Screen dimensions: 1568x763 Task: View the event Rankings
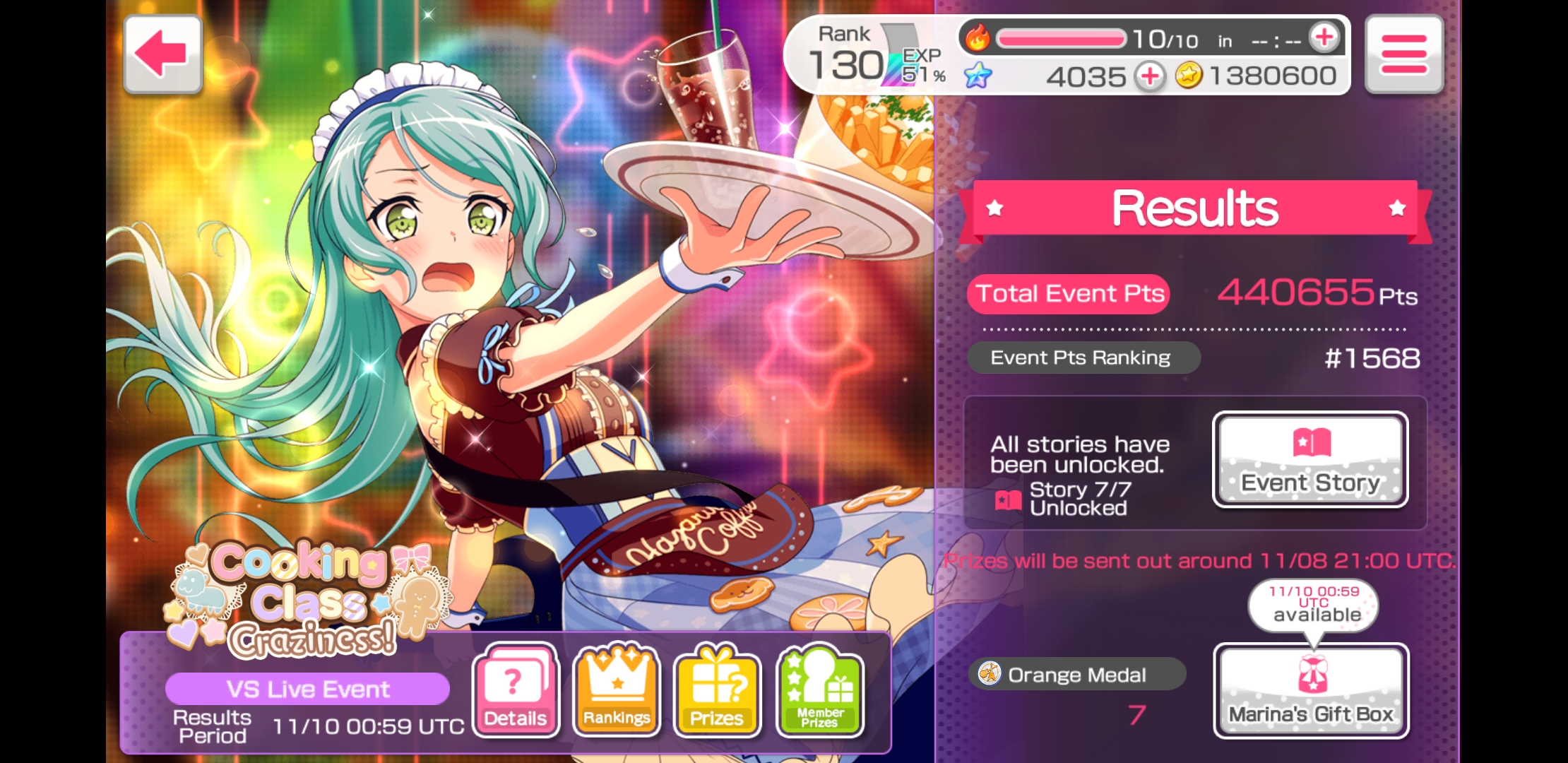[617, 690]
